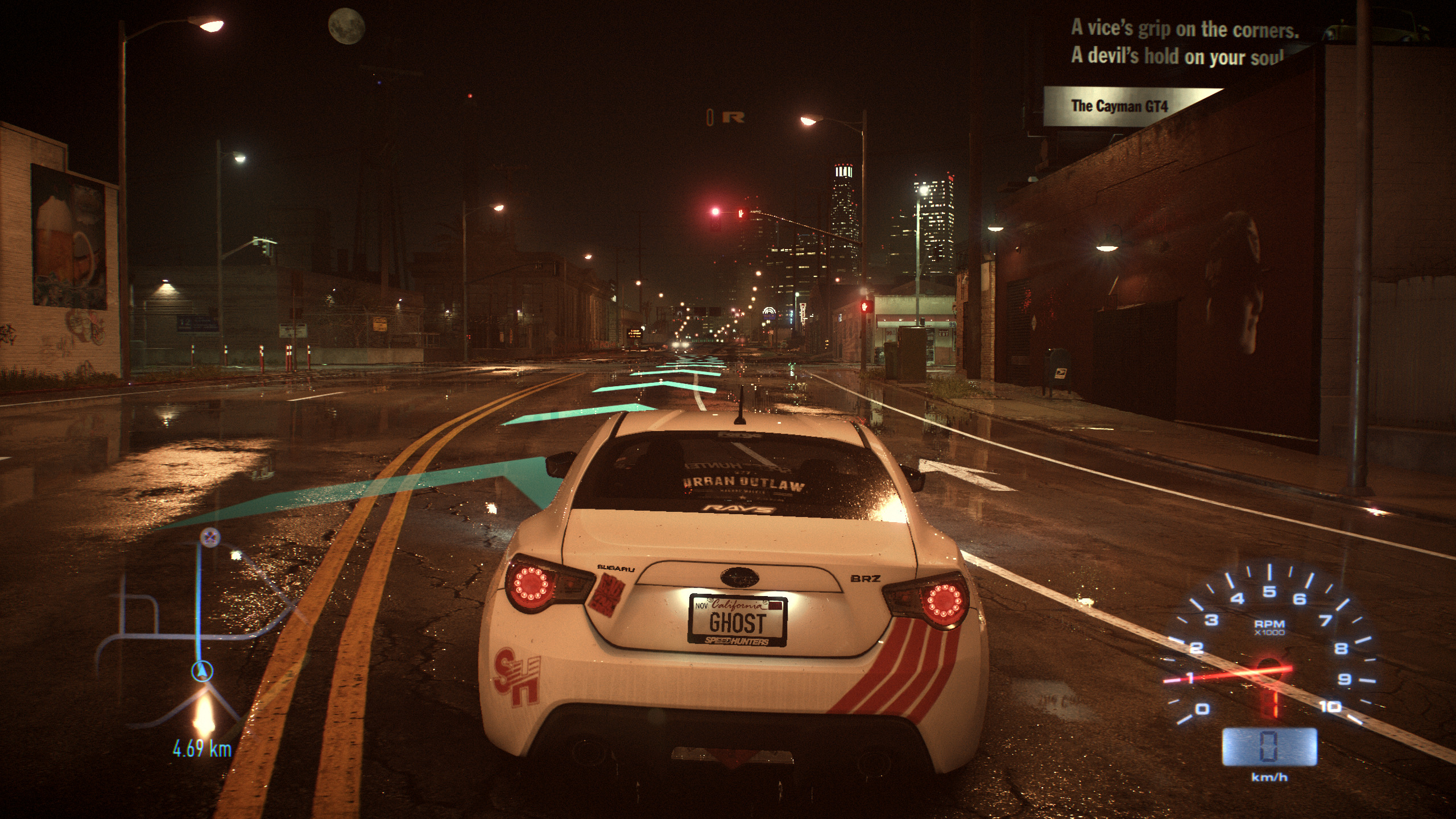The width and height of the screenshot is (1456, 819).
Task: Click the blue player arrow on minimap
Action: tap(201, 672)
